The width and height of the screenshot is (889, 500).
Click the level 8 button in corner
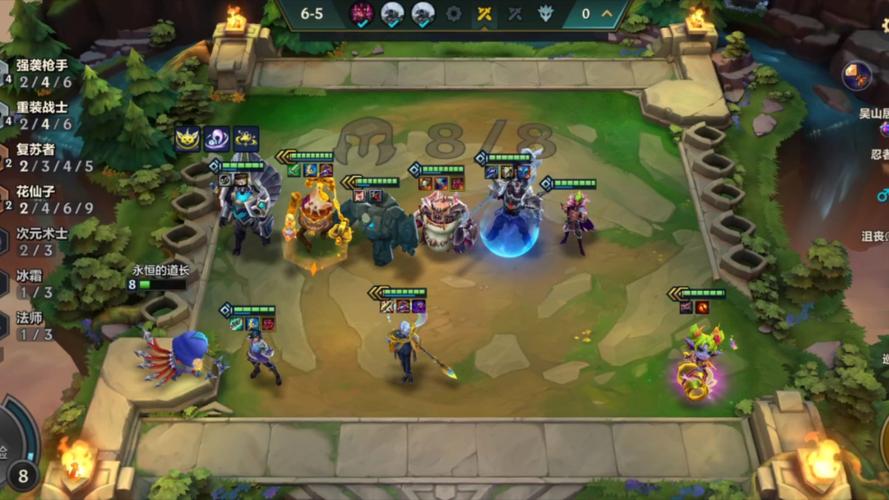pos(22,474)
